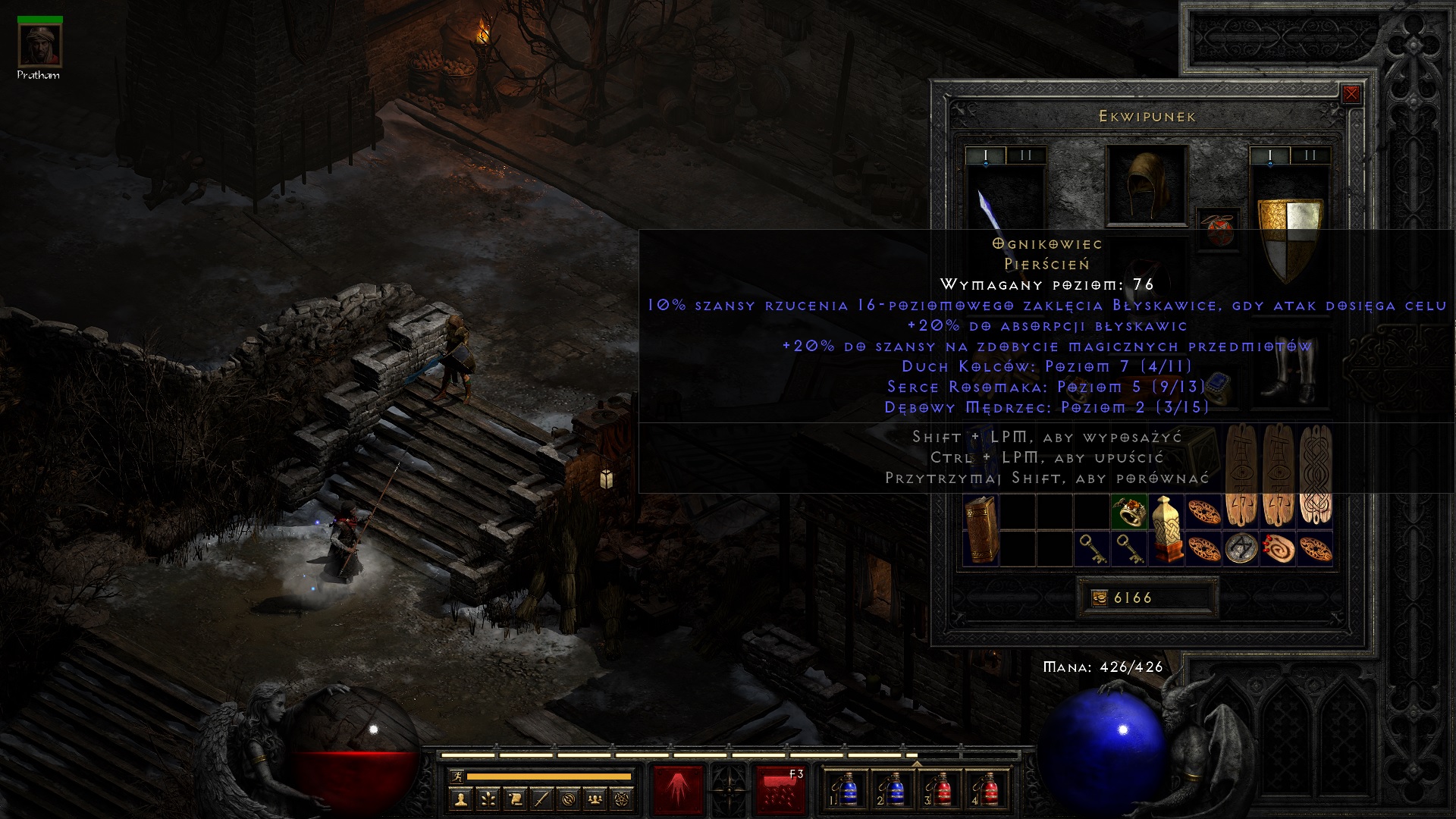Select the right-click skill marked F3
This screenshot has height=819, width=1456.
pyautogui.click(x=780, y=790)
